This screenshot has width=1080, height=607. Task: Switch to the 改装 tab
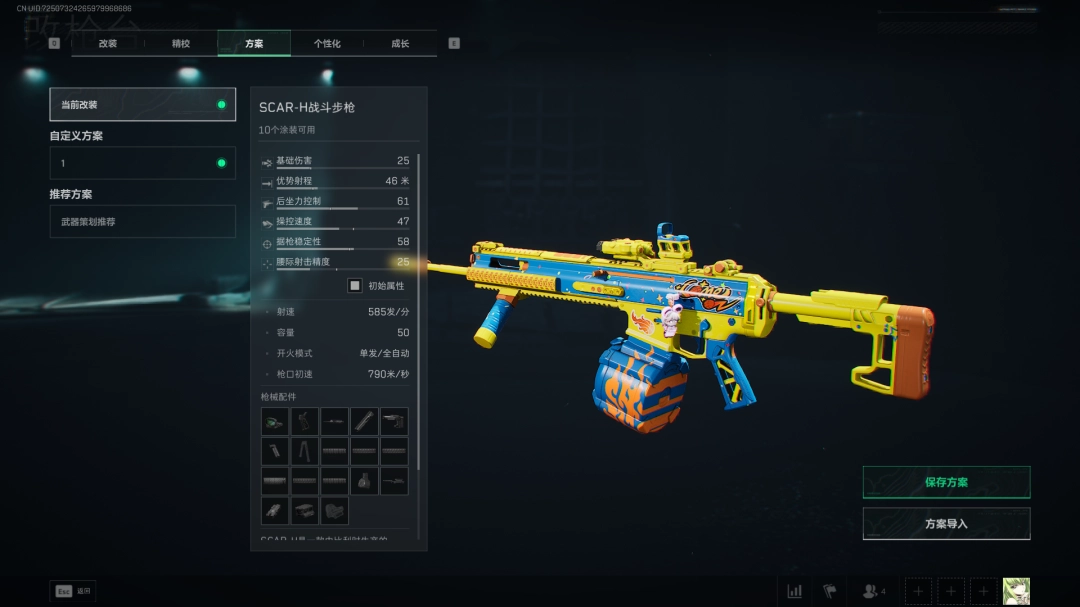point(108,44)
